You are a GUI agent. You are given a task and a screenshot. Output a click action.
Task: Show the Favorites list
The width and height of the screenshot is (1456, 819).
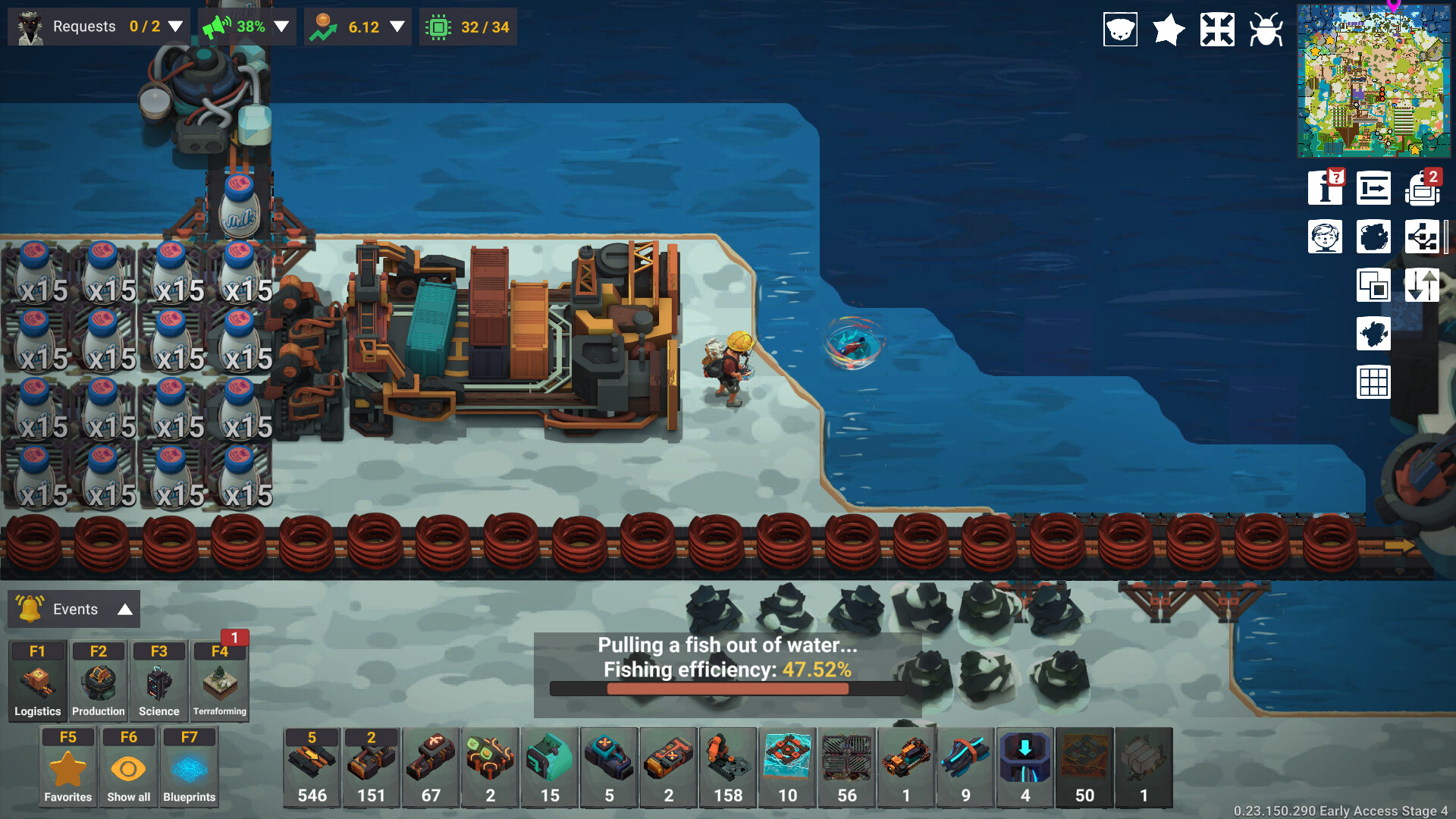click(67, 767)
